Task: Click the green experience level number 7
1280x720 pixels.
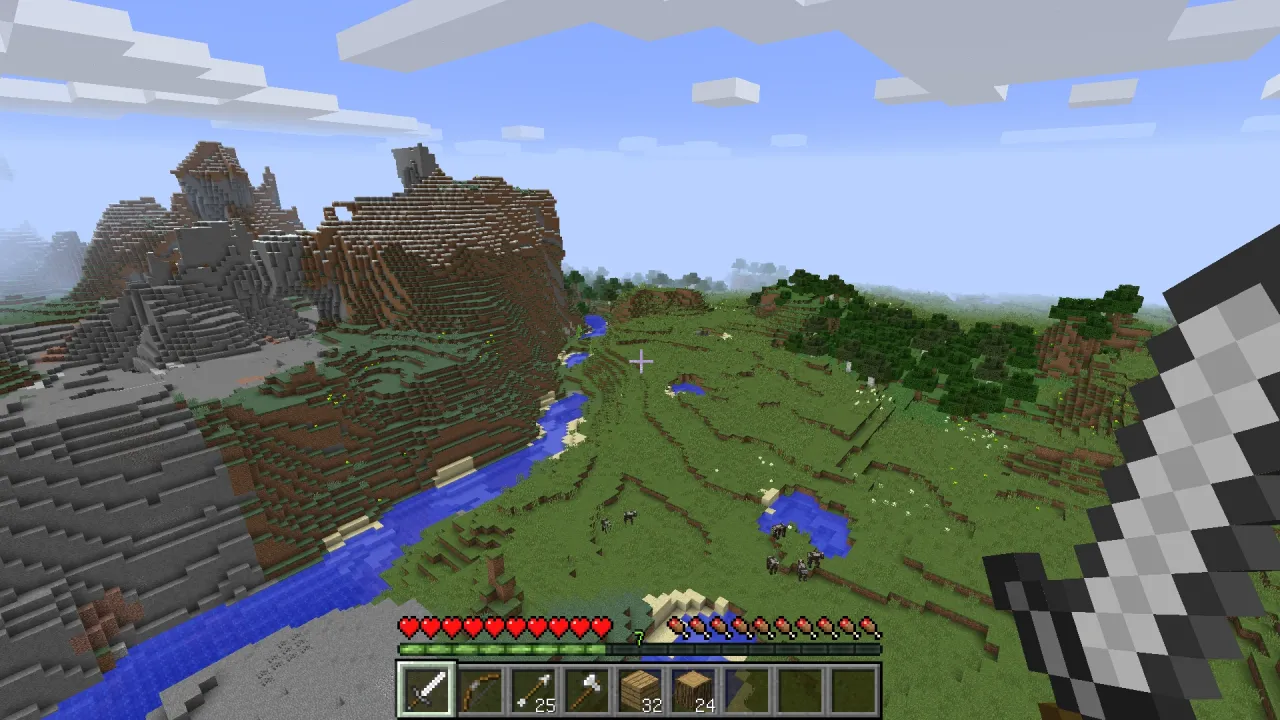Action: point(639,636)
